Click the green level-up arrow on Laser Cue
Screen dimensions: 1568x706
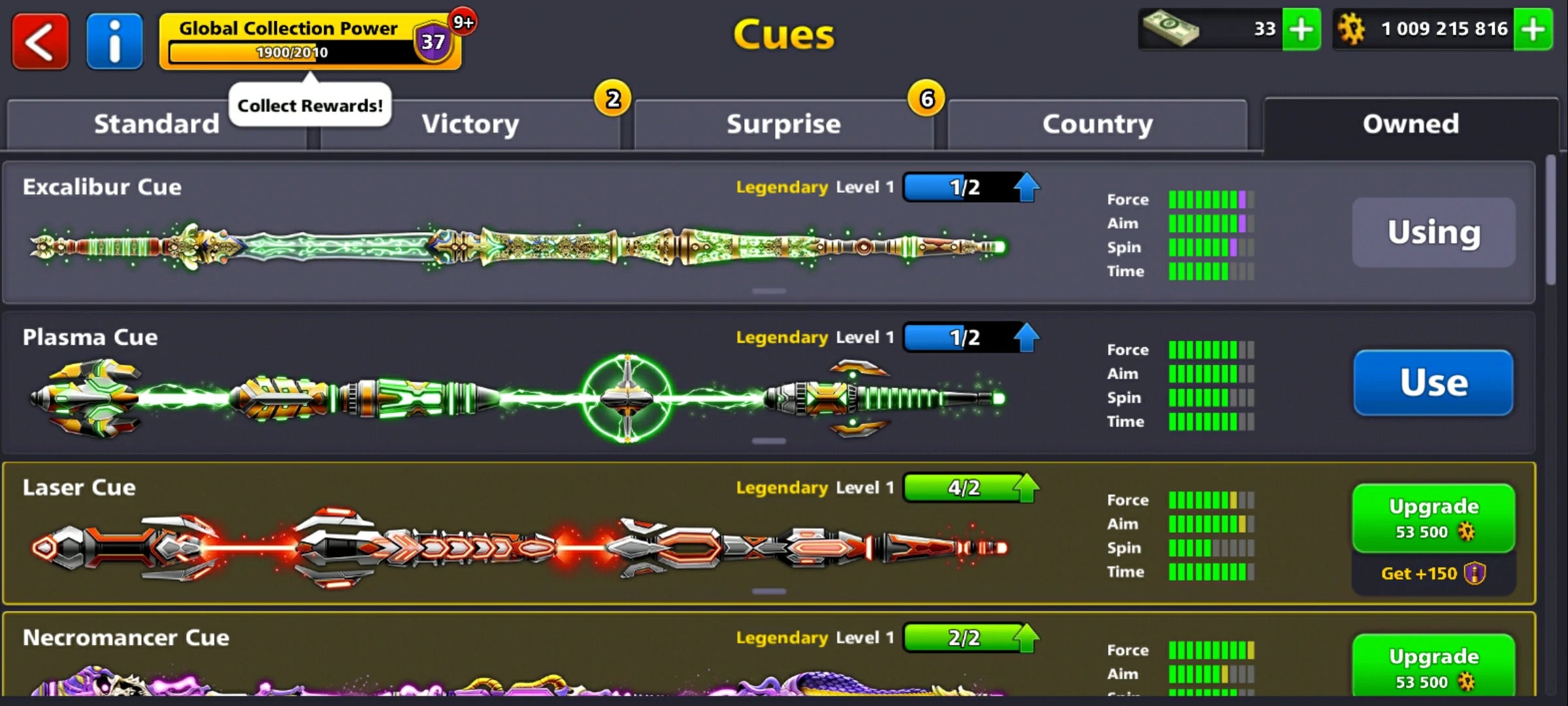(x=1026, y=487)
